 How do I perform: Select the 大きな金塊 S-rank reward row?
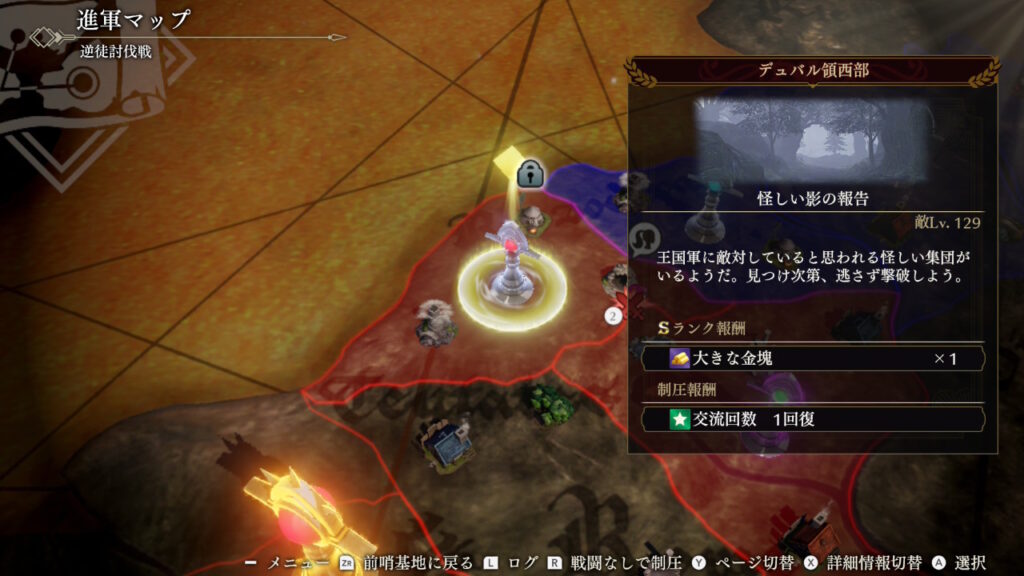812,358
